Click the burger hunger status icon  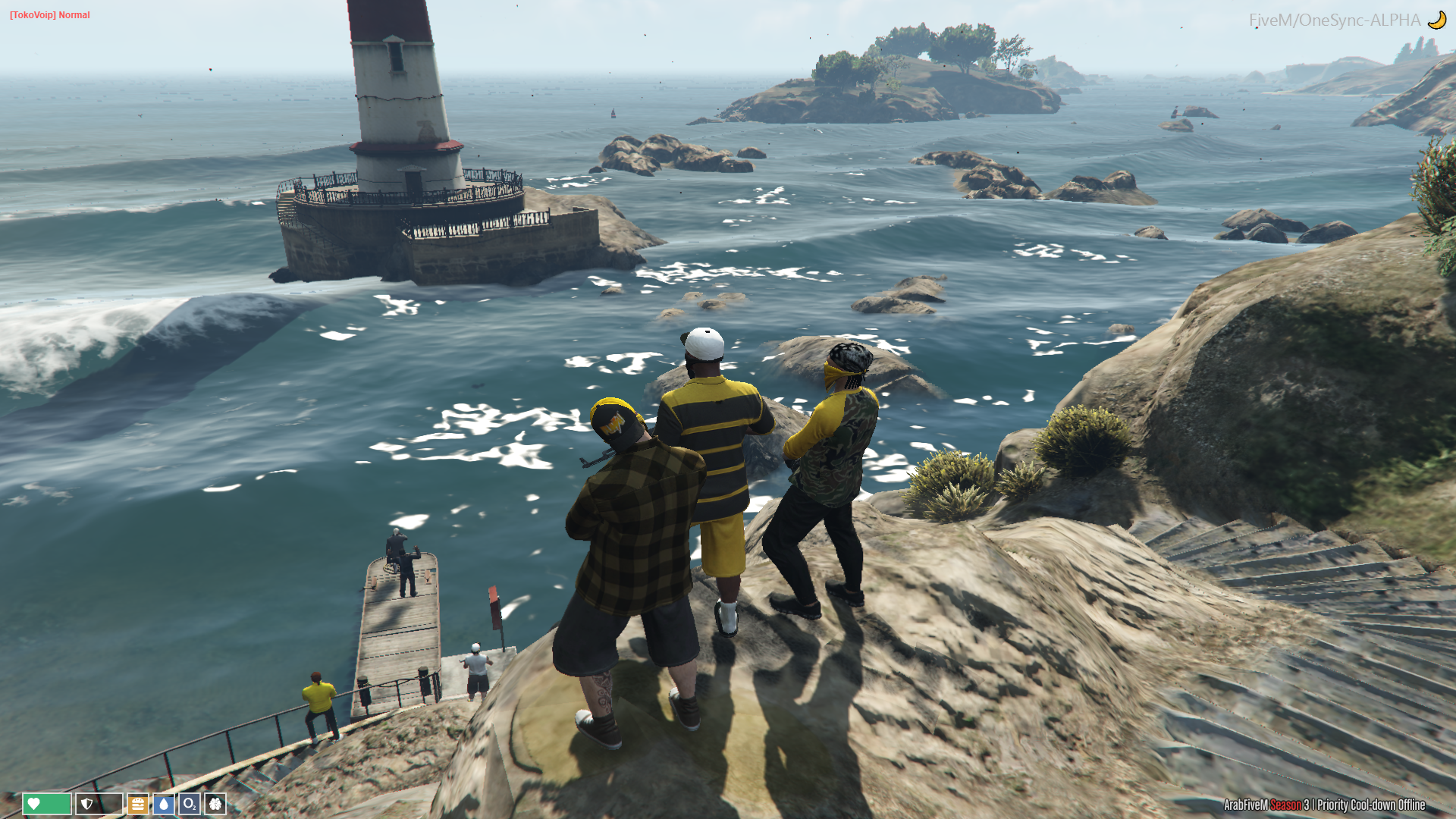[x=137, y=804]
